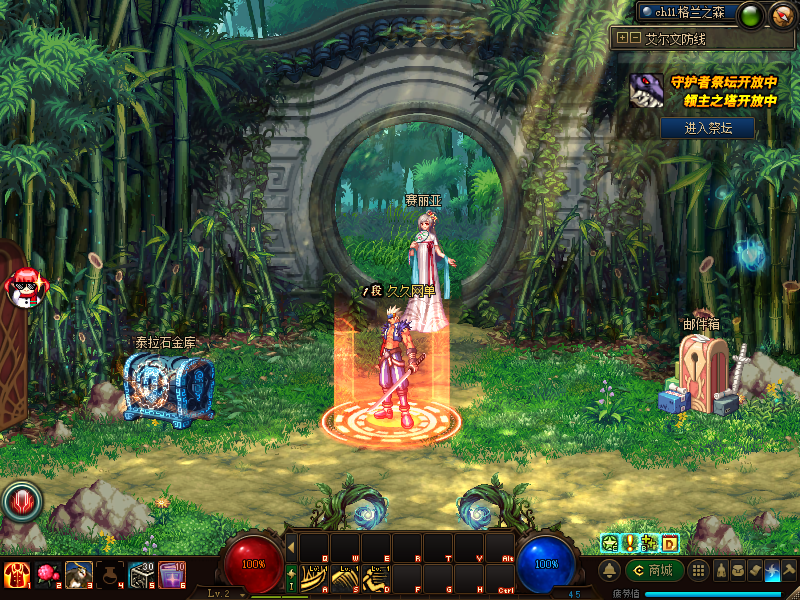Open the green star event icon

coord(607,543)
